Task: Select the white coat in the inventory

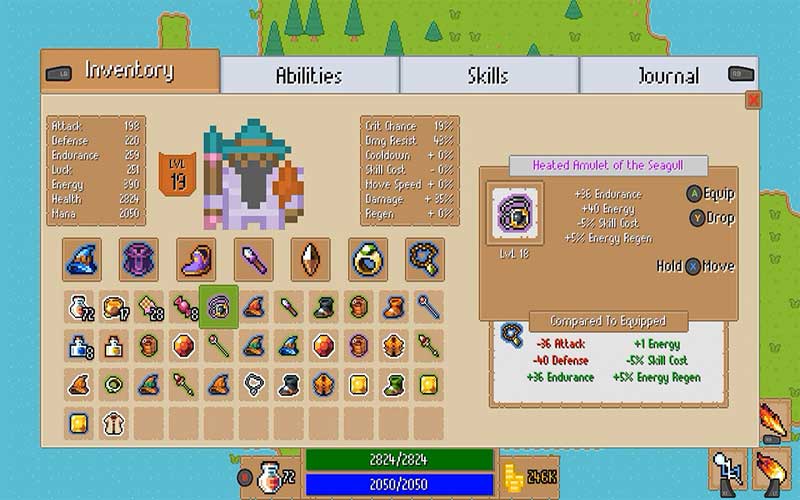Action: [x=116, y=422]
